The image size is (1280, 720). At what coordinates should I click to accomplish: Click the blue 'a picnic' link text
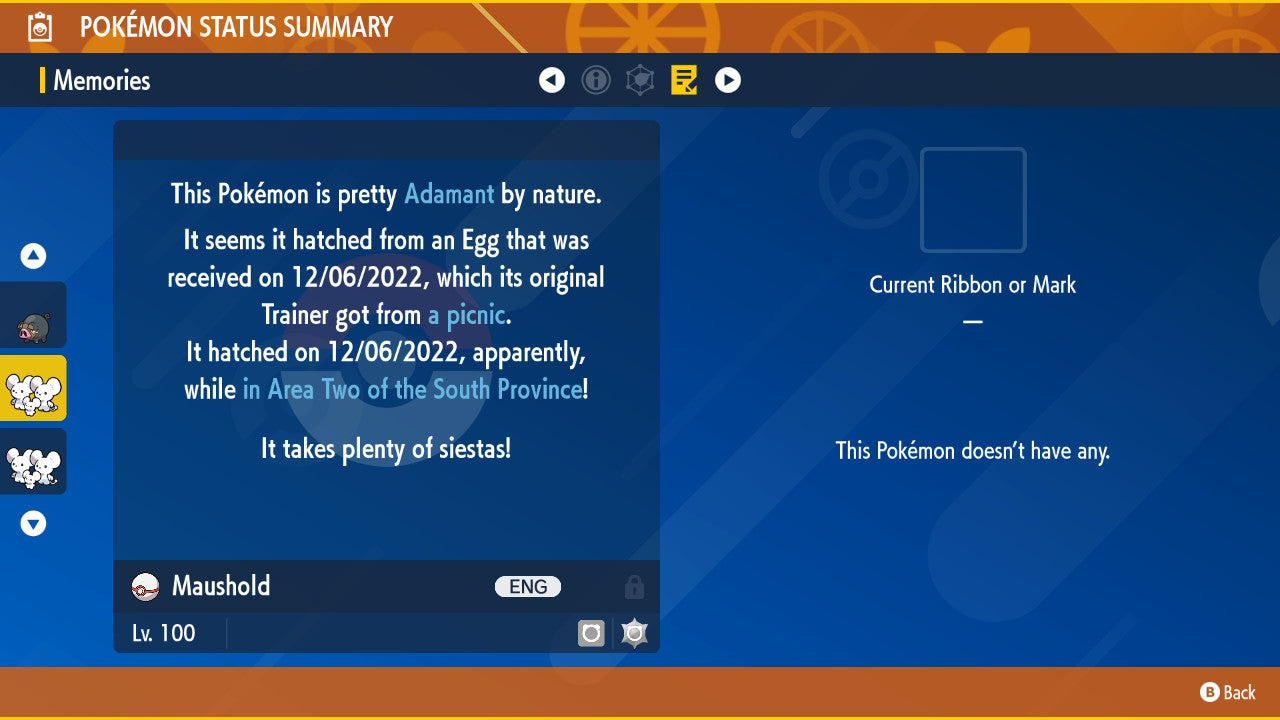tap(466, 314)
